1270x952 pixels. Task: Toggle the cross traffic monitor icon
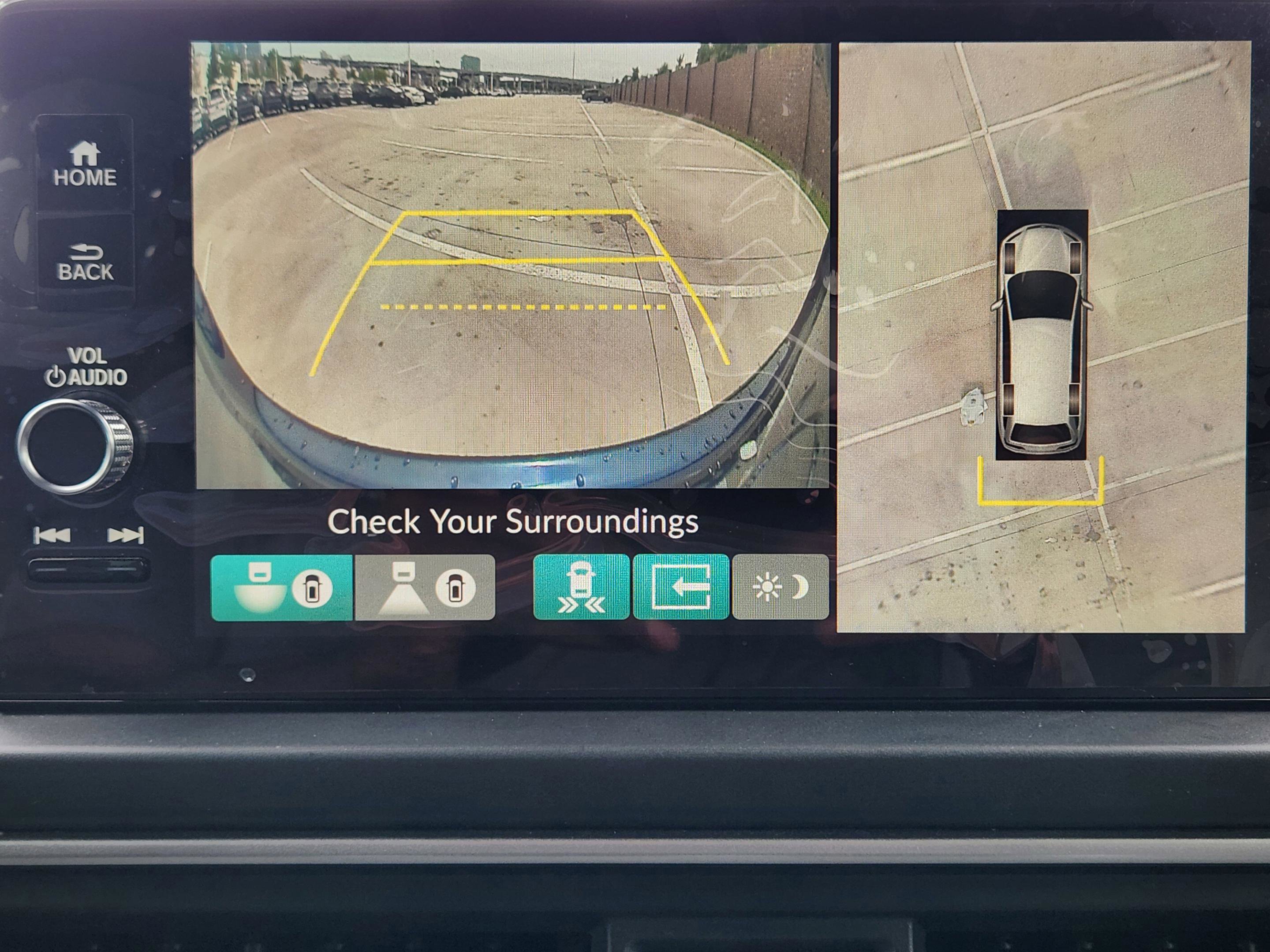581,587
